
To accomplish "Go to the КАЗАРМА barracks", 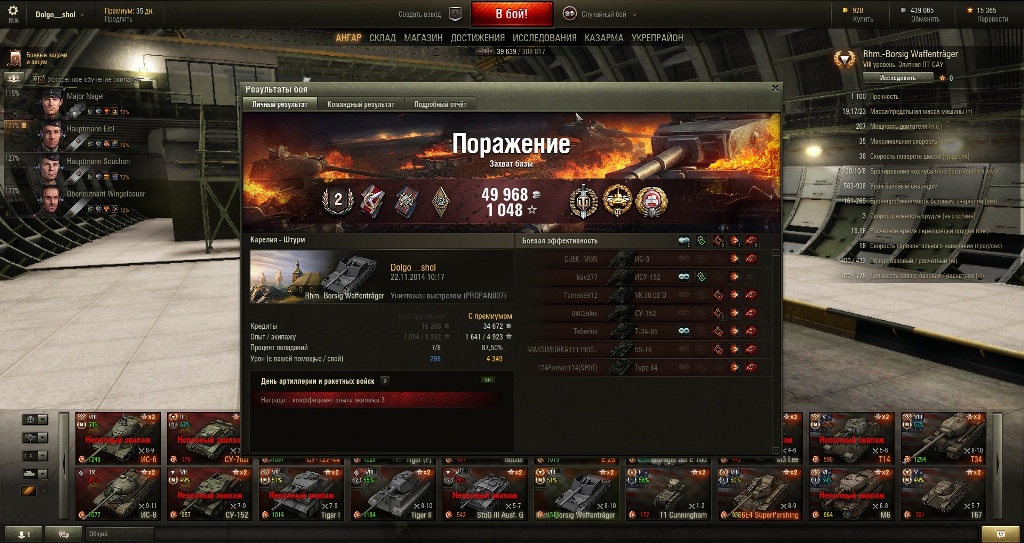I will [604, 38].
